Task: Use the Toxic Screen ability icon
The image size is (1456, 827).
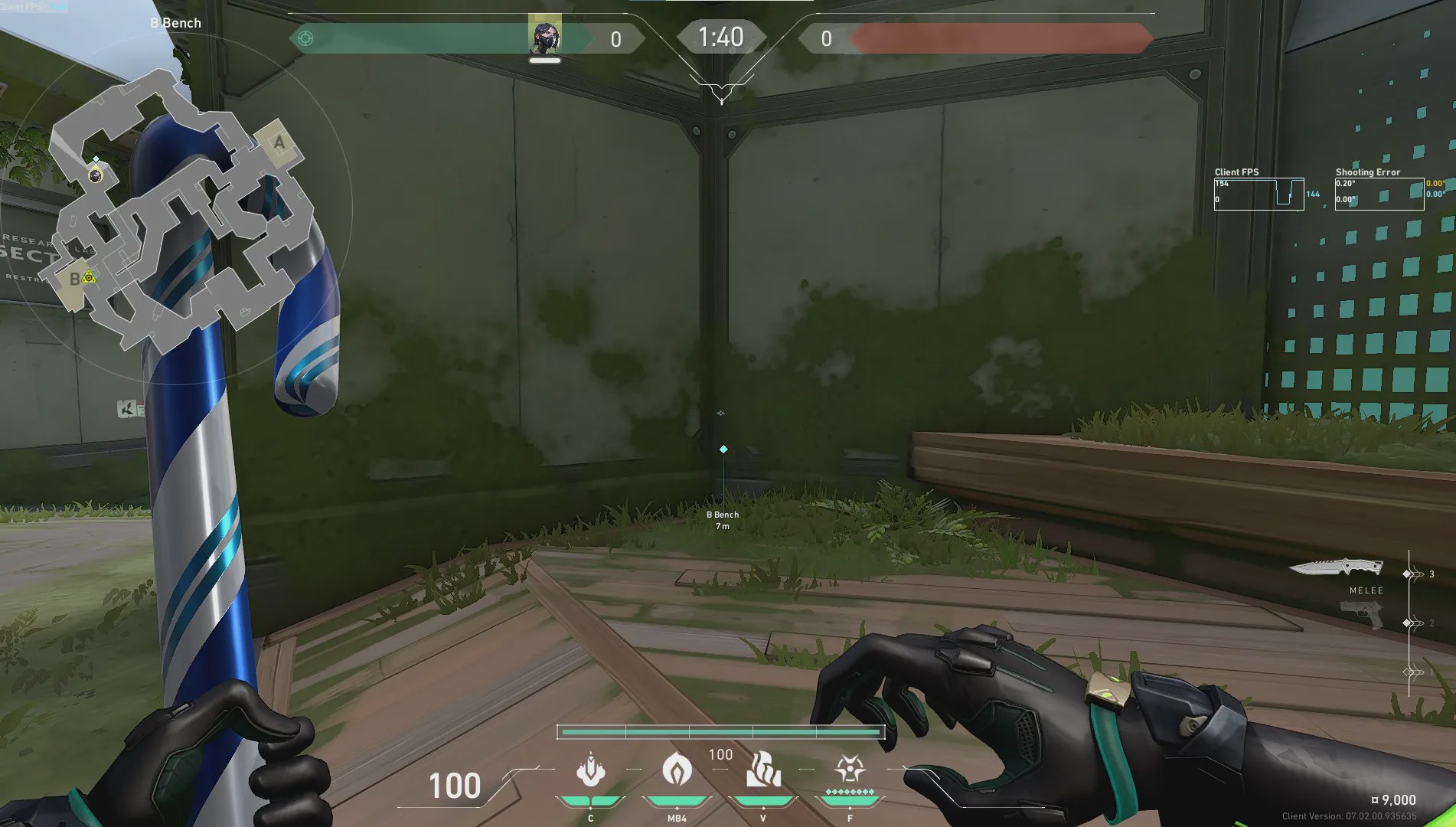Action: (x=763, y=770)
